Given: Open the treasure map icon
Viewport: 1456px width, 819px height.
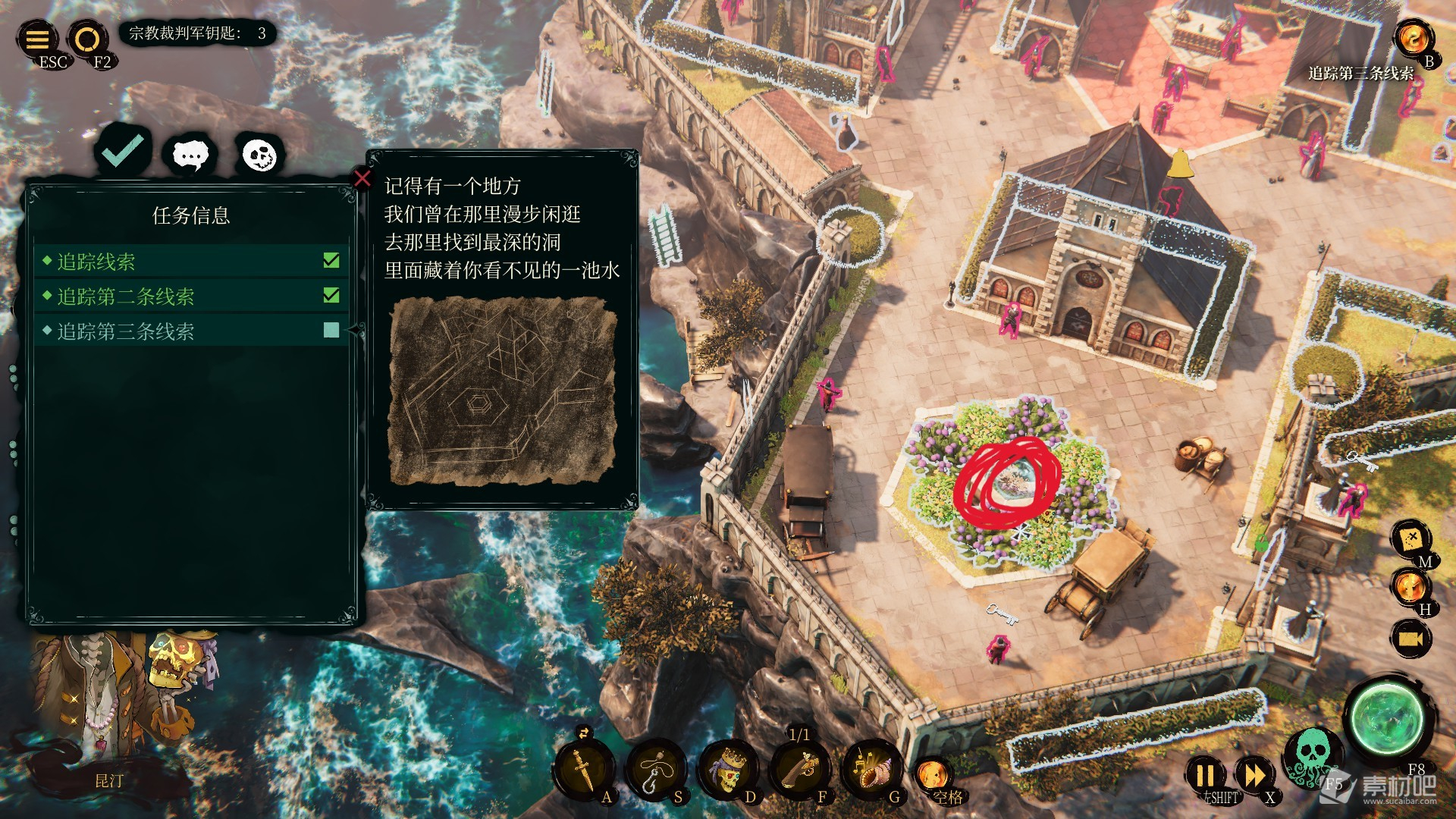Looking at the screenshot, I should [x=1410, y=539].
